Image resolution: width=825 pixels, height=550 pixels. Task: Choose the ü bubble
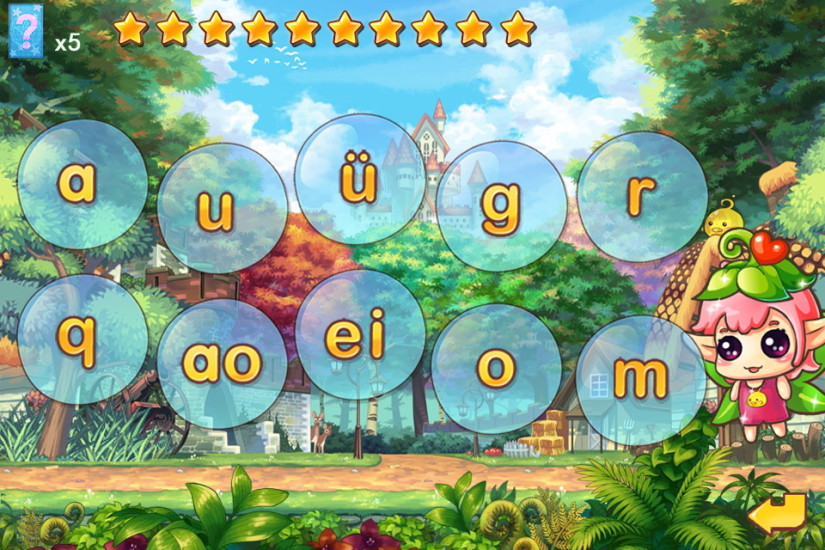(x=360, y=179)
